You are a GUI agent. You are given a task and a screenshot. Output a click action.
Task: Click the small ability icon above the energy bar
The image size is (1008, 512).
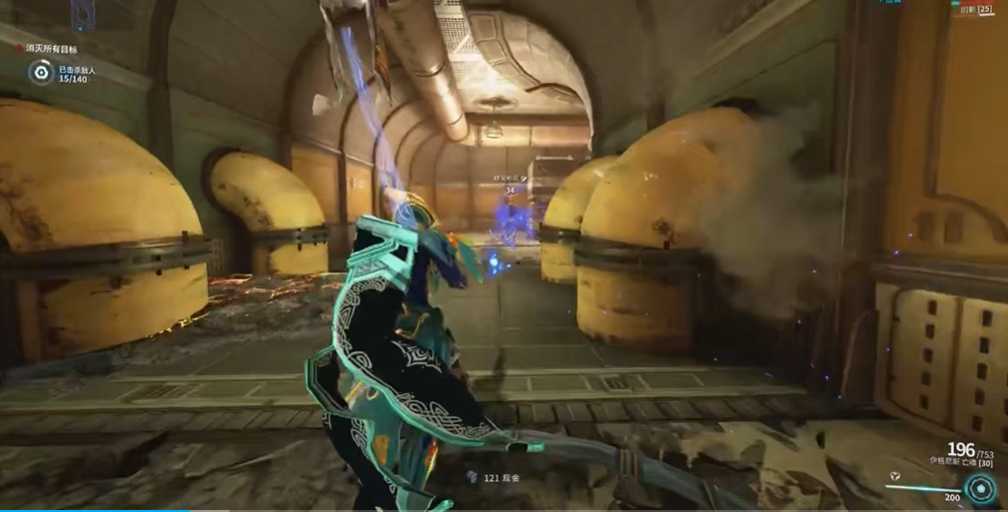tap(894, 476)
